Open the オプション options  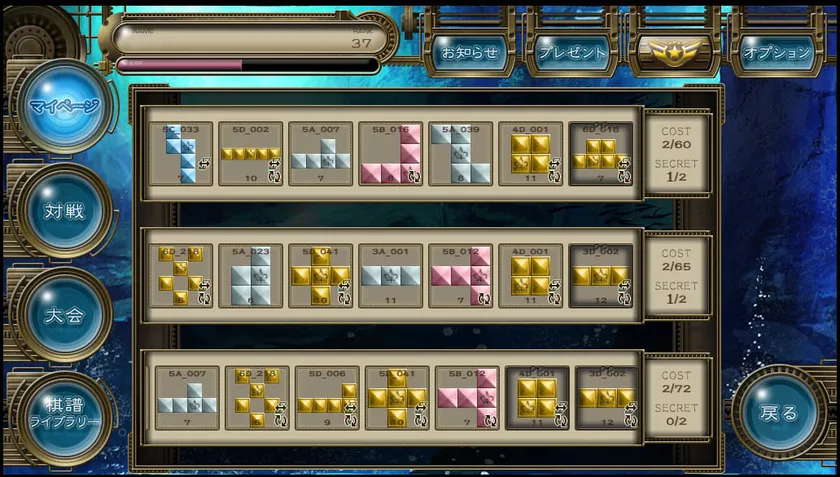point(778,53)
